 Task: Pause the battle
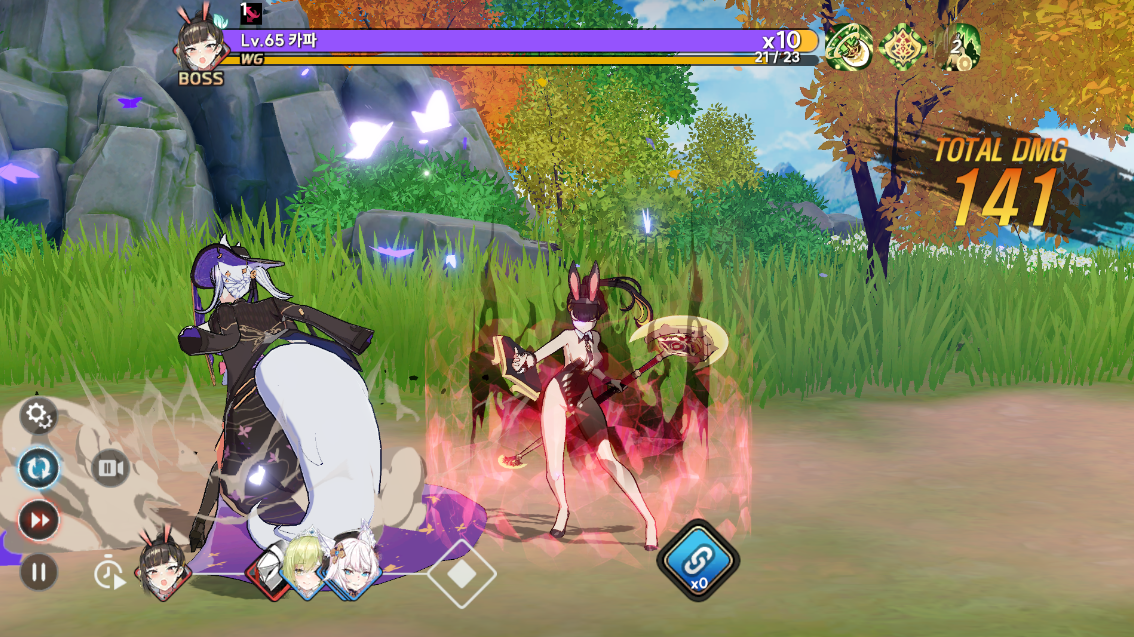39,572
